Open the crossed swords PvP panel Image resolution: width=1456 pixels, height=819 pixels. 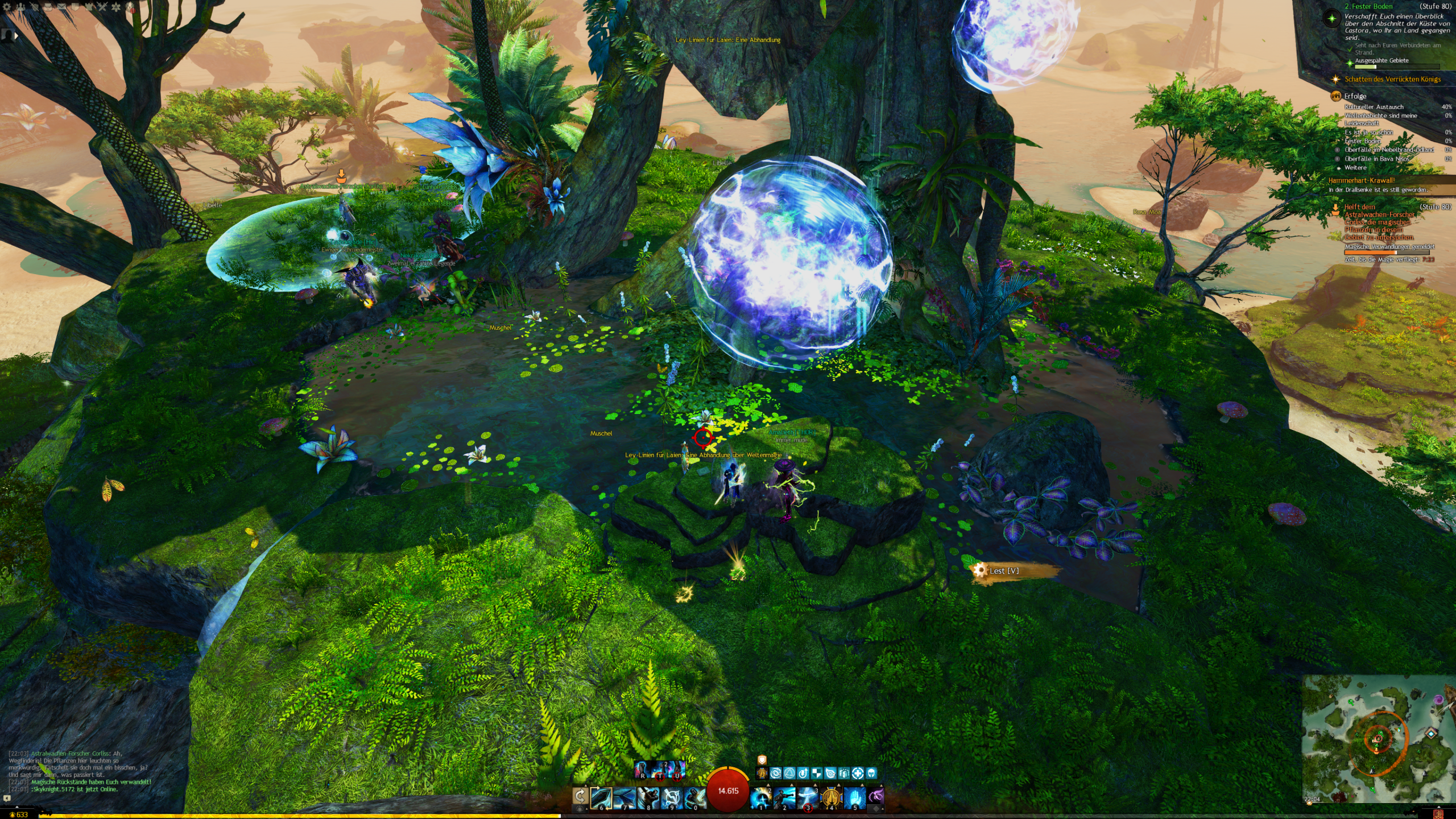click(x=102, y=7)
